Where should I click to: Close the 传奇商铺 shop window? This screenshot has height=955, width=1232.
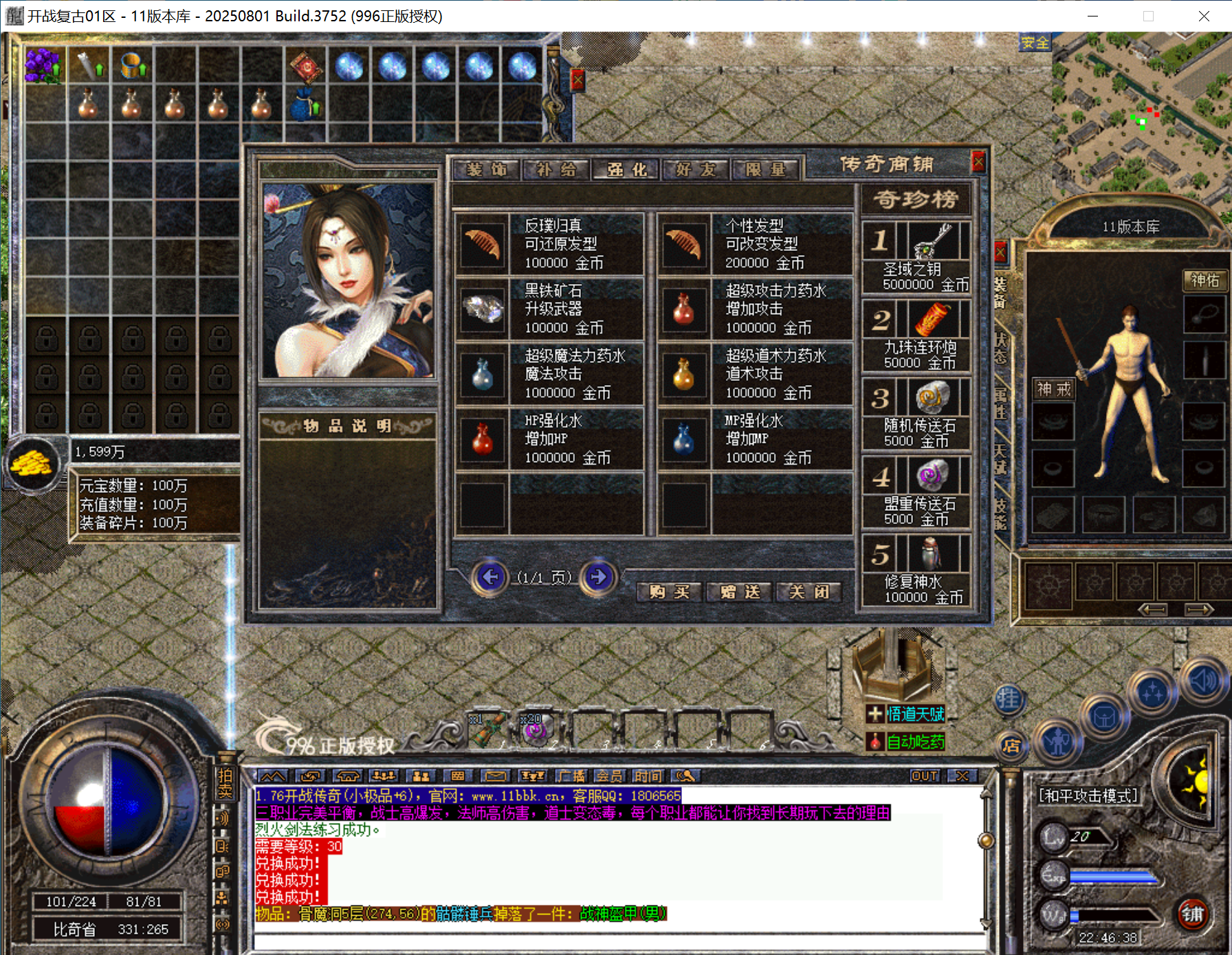978,162
